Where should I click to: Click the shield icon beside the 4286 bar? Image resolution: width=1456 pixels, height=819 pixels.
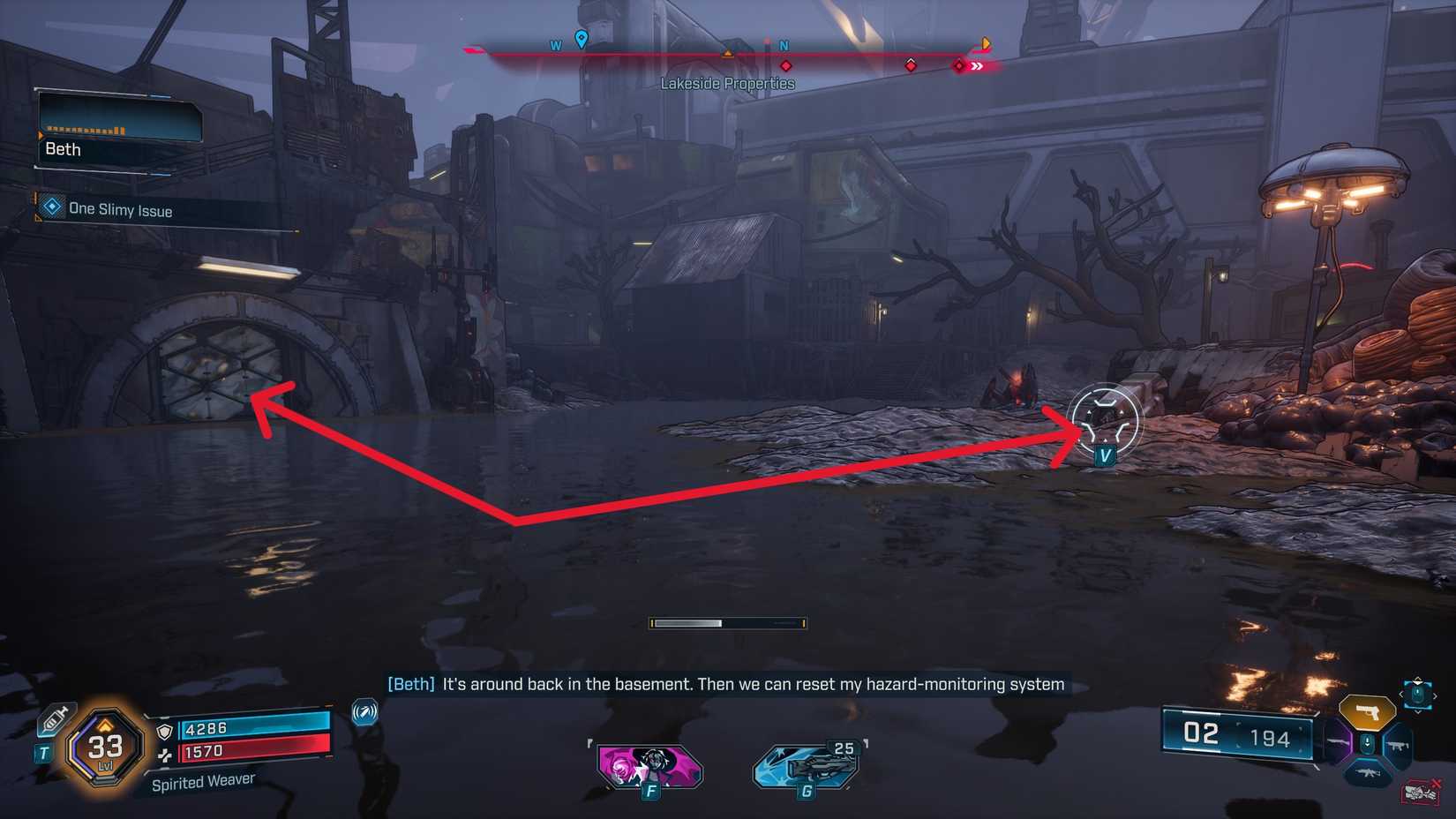tap(165, 733)
